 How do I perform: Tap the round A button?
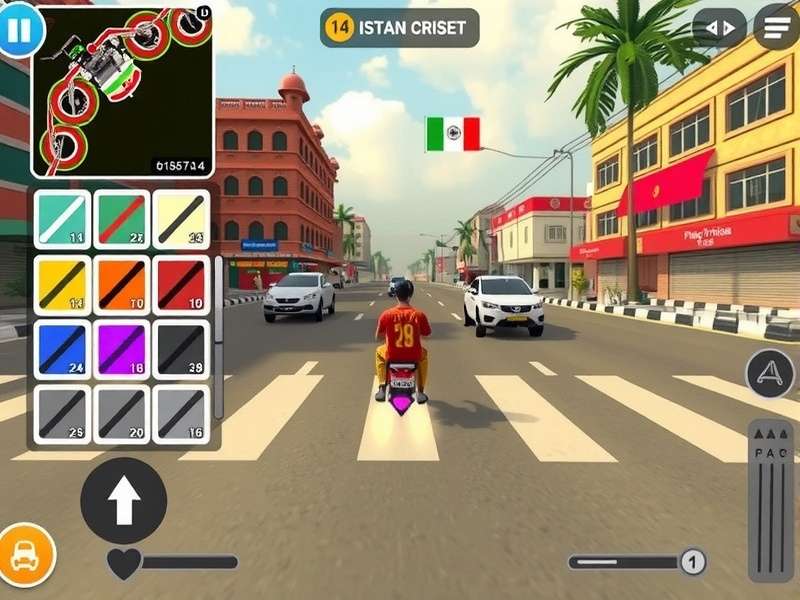click(770, 374)
